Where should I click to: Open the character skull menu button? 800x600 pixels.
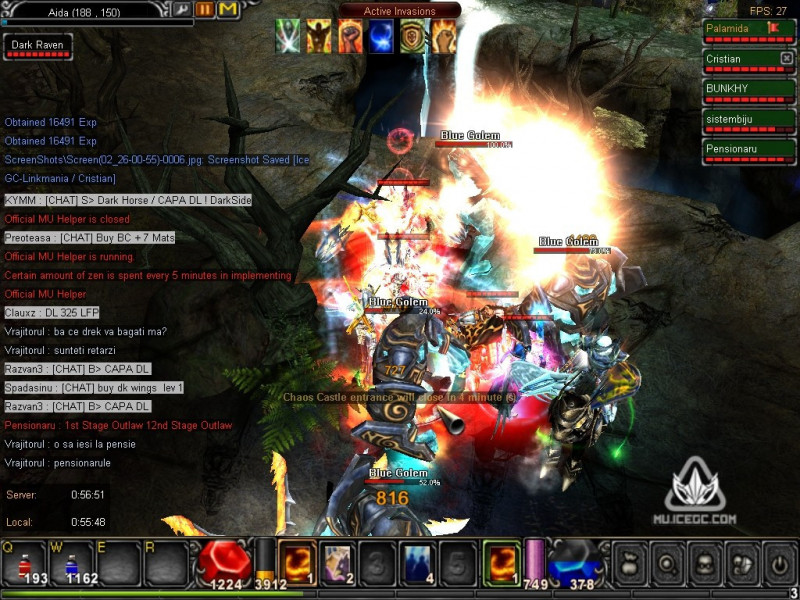[x=703, y=561]
